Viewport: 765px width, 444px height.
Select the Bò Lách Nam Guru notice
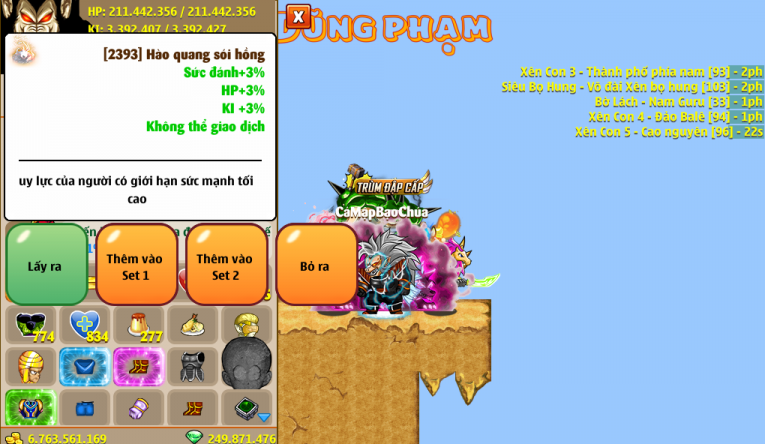point(678,102)
